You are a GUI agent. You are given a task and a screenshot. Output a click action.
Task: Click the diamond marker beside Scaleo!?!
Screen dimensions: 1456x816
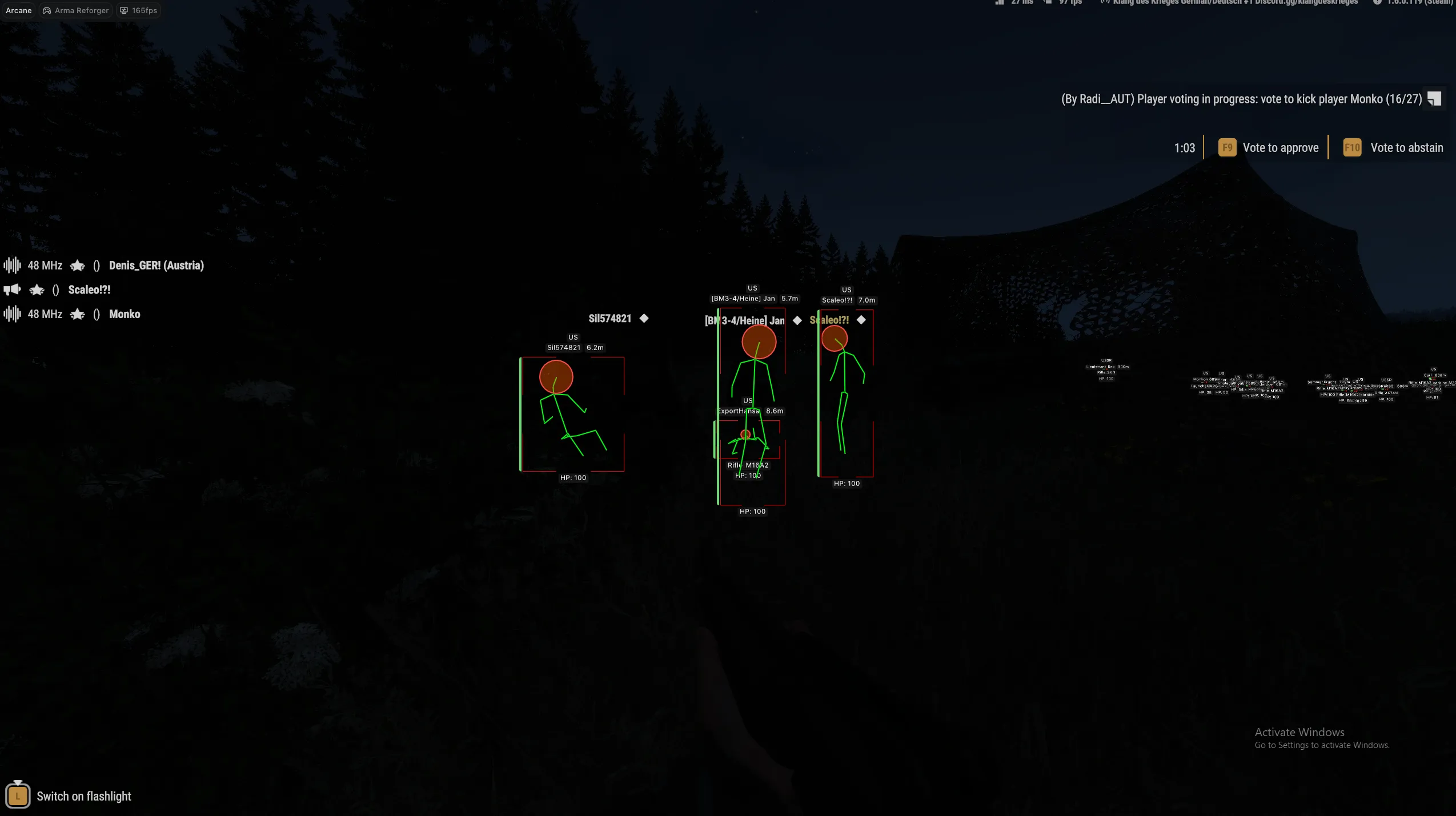(x=861, y=320)
